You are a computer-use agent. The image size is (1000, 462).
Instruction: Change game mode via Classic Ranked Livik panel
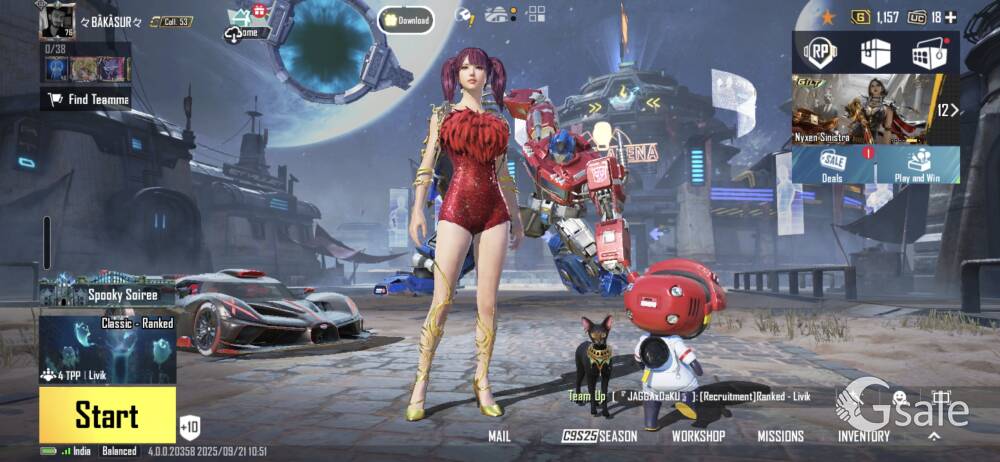pyautogui.click(x=107, y=349)
